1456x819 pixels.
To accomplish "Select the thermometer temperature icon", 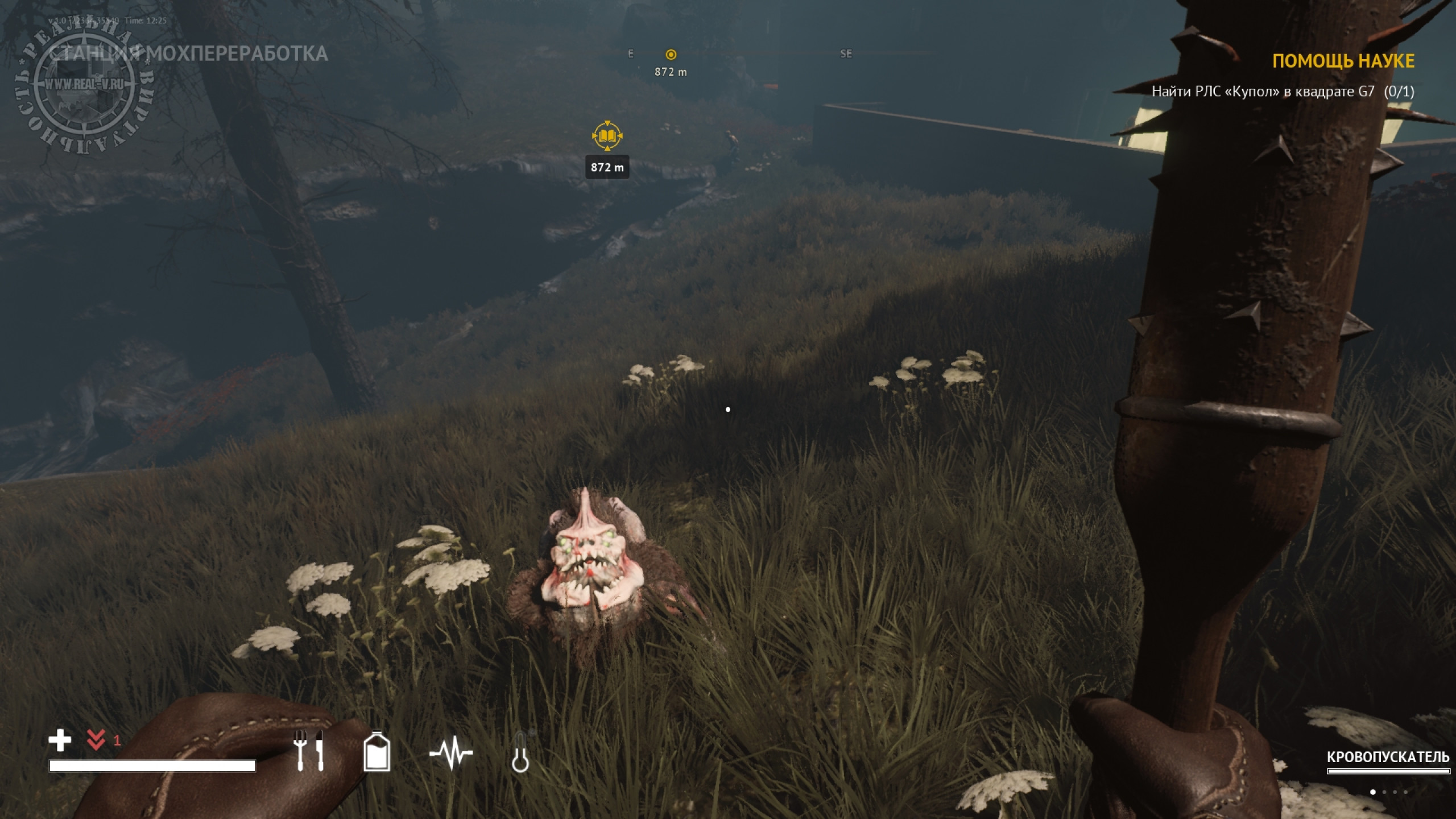I will coord(520,752).
